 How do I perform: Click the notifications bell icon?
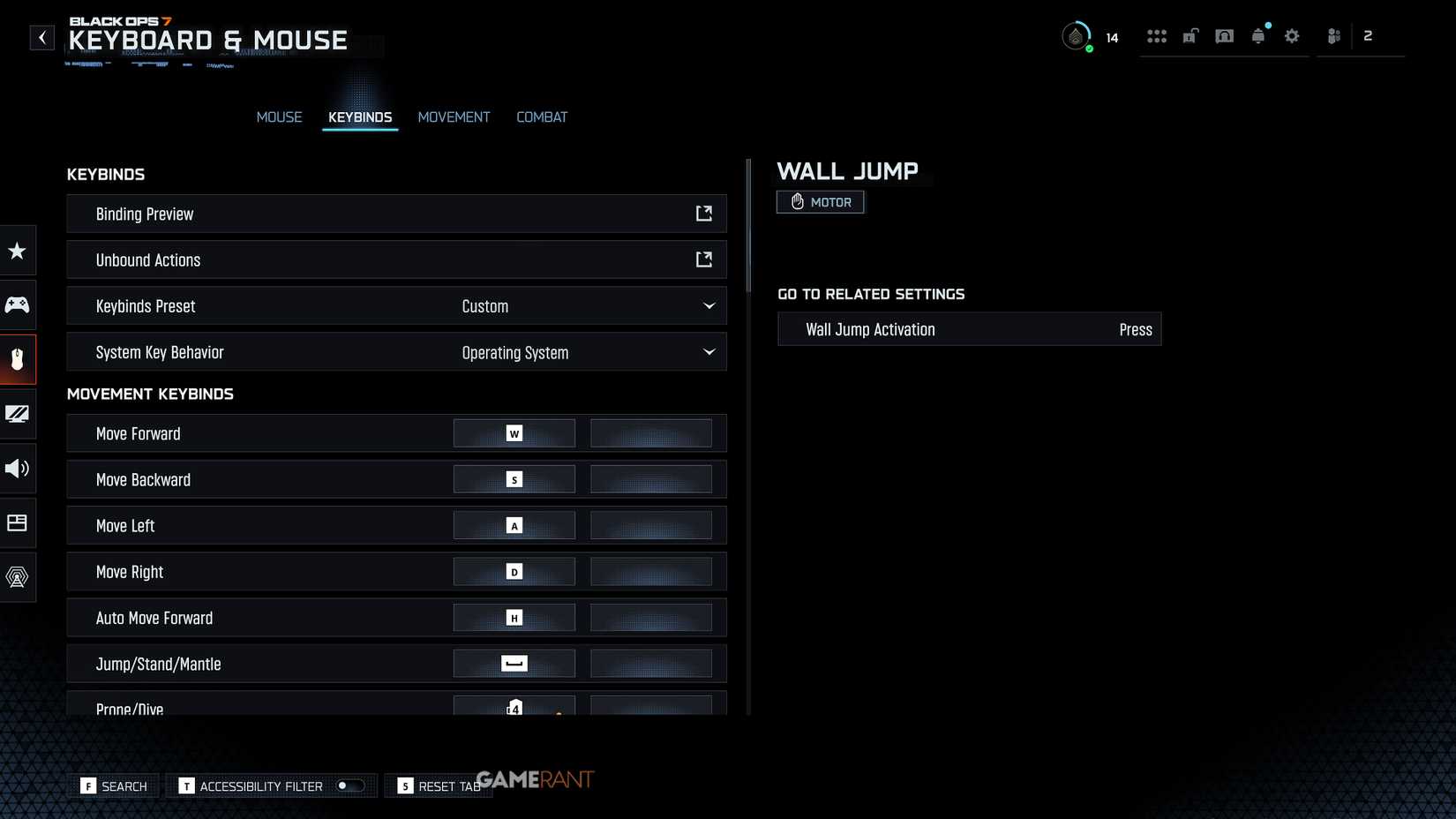[x=1257, y=36]
